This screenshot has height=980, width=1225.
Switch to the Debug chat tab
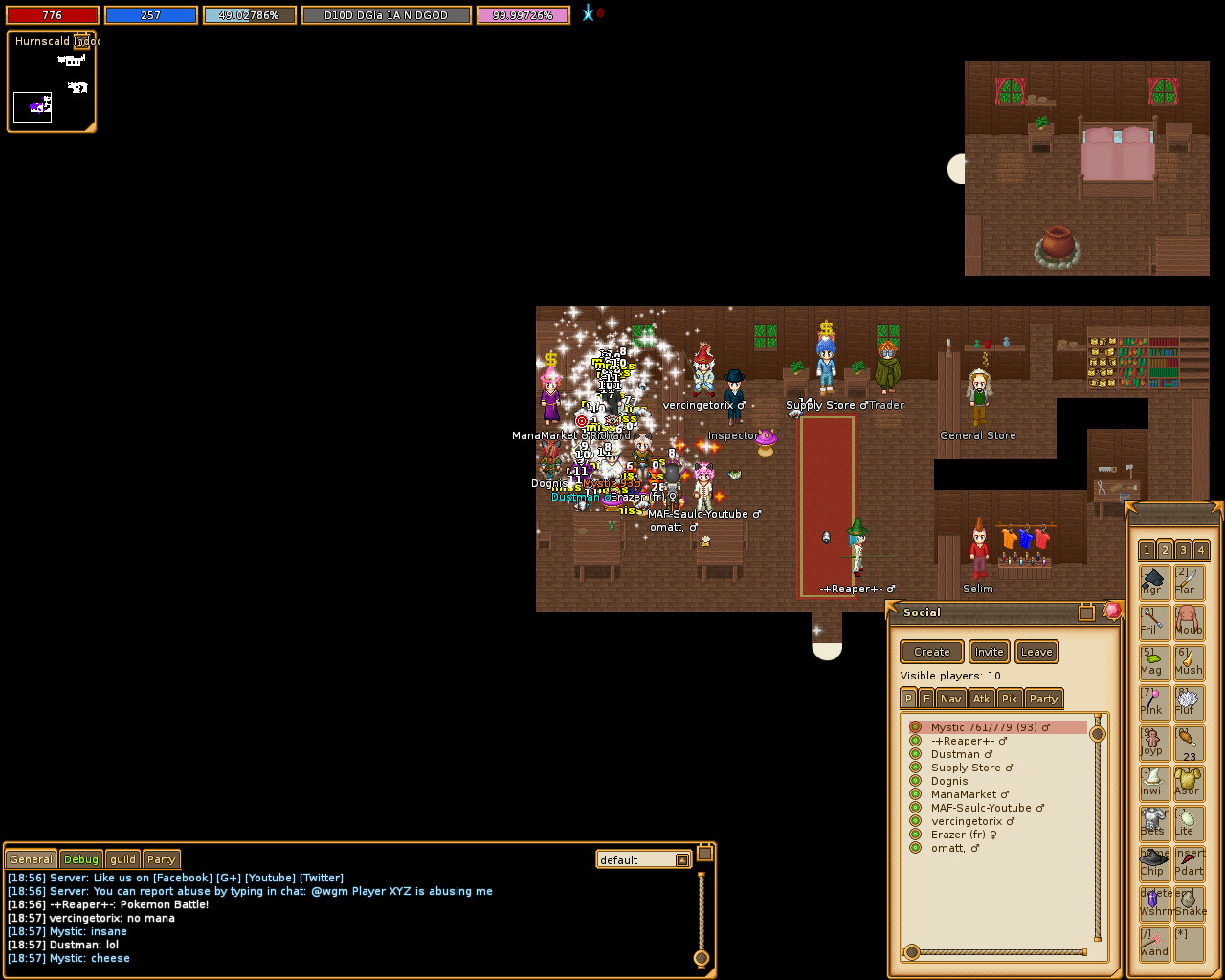(80, 859)
